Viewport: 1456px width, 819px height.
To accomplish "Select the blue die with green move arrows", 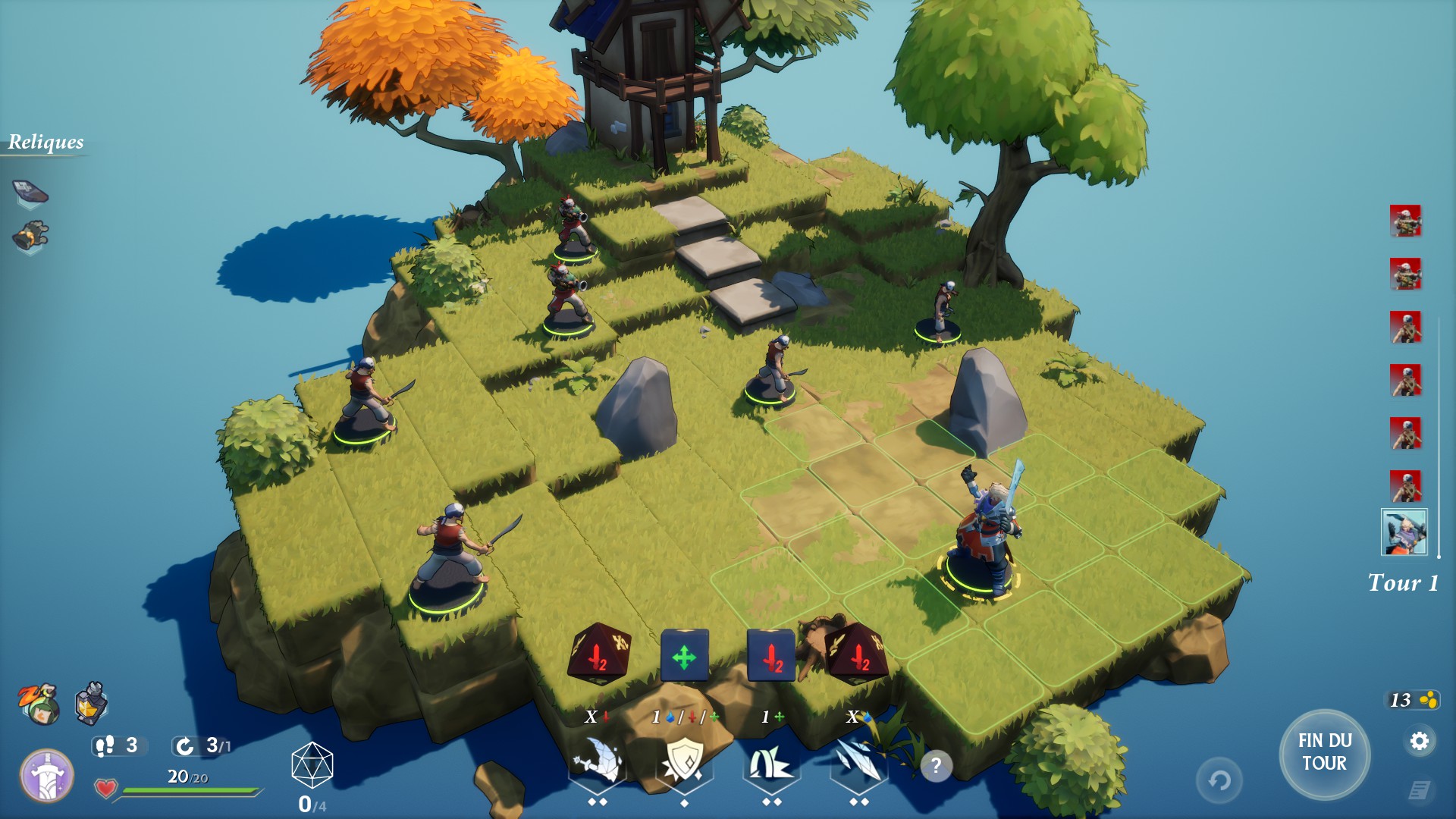I will (x=684, y=656).
